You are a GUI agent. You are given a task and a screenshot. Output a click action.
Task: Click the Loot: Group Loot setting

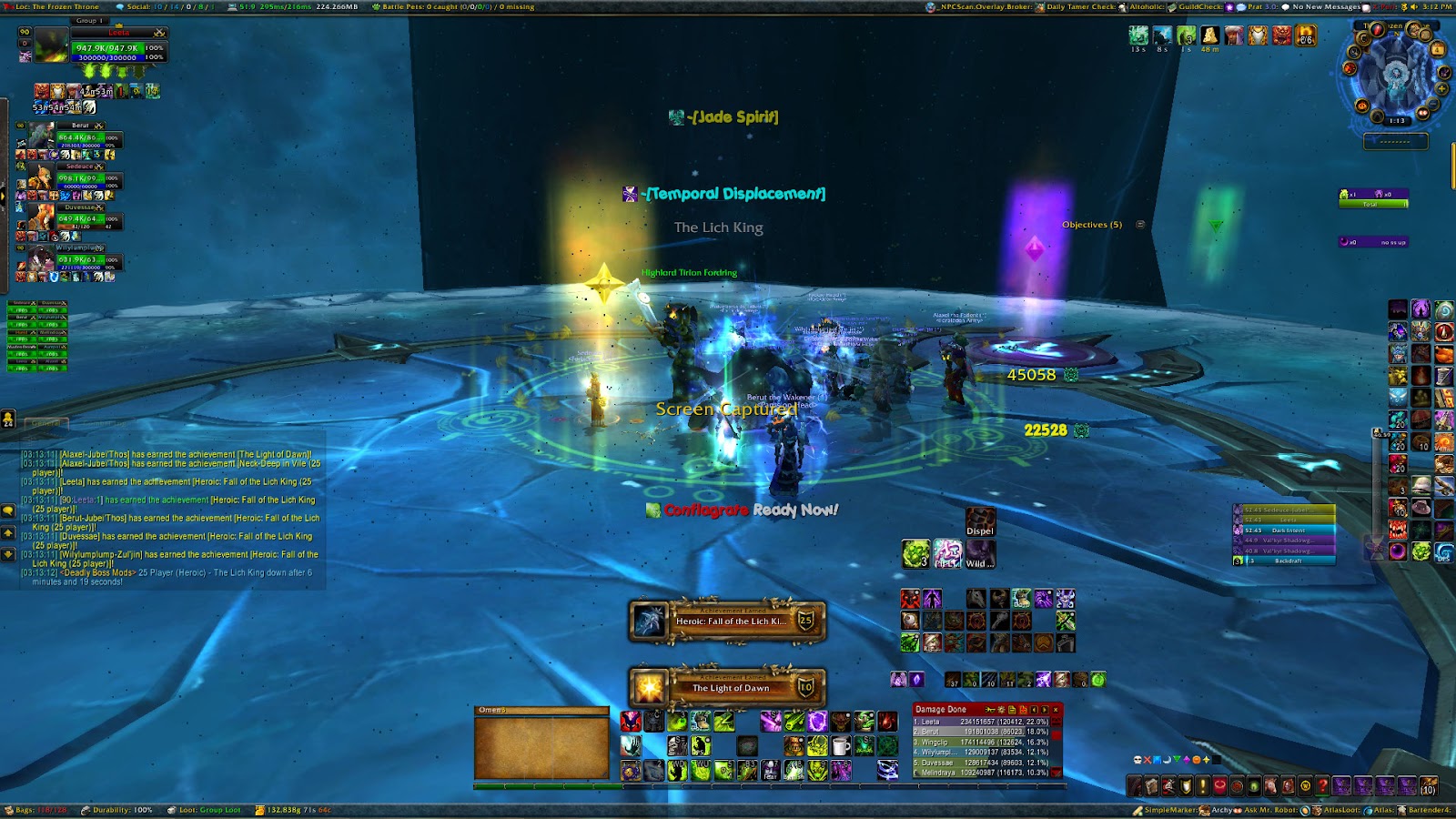(x=205, y=810)
